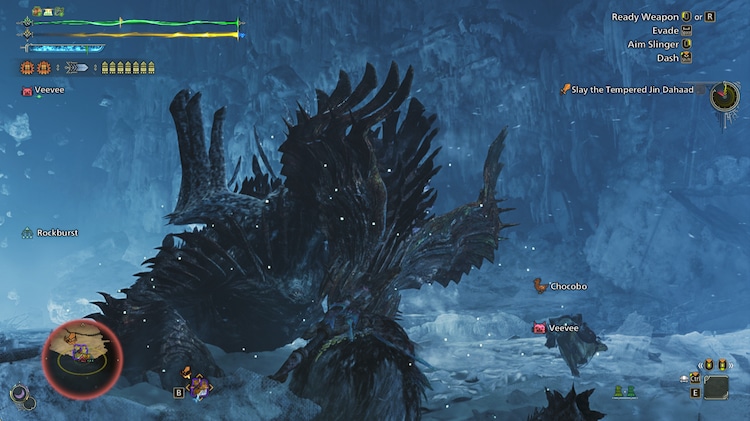750x421 pixels.
Task: Click the quest timer clock icon
Action: 724,96
